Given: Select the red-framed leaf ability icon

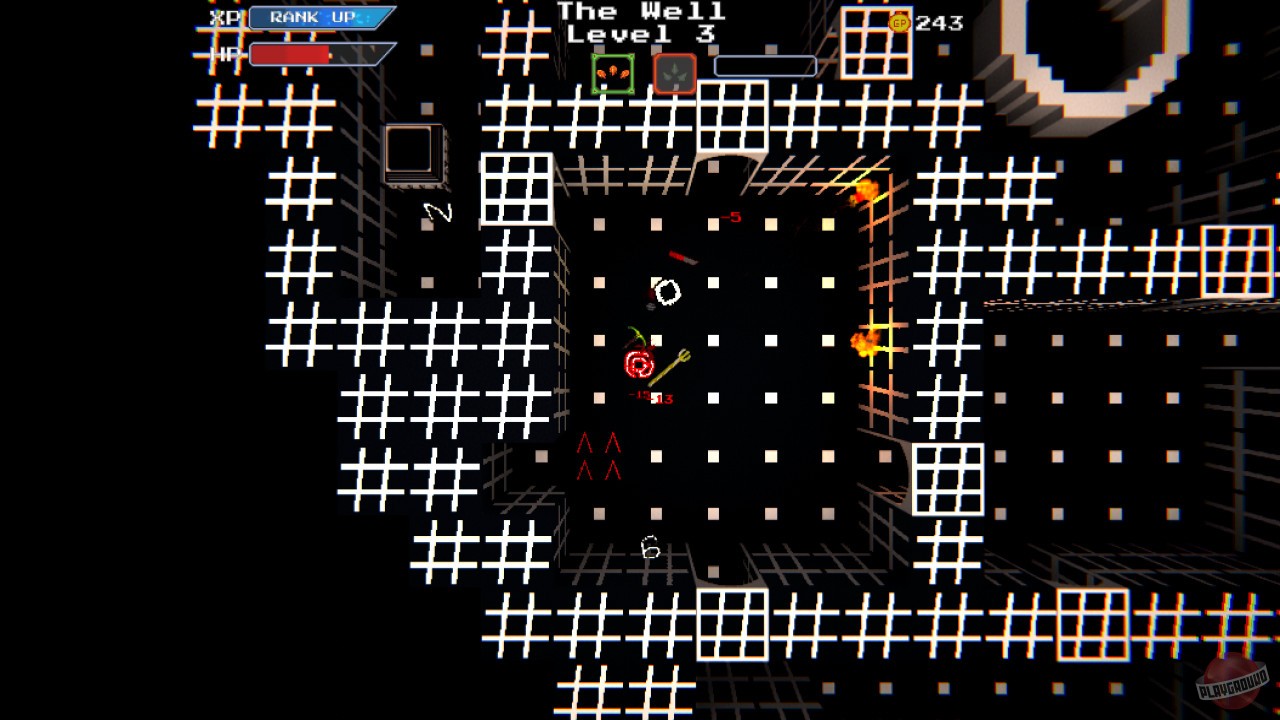Looking at the screenshot, I should point(675,72).
